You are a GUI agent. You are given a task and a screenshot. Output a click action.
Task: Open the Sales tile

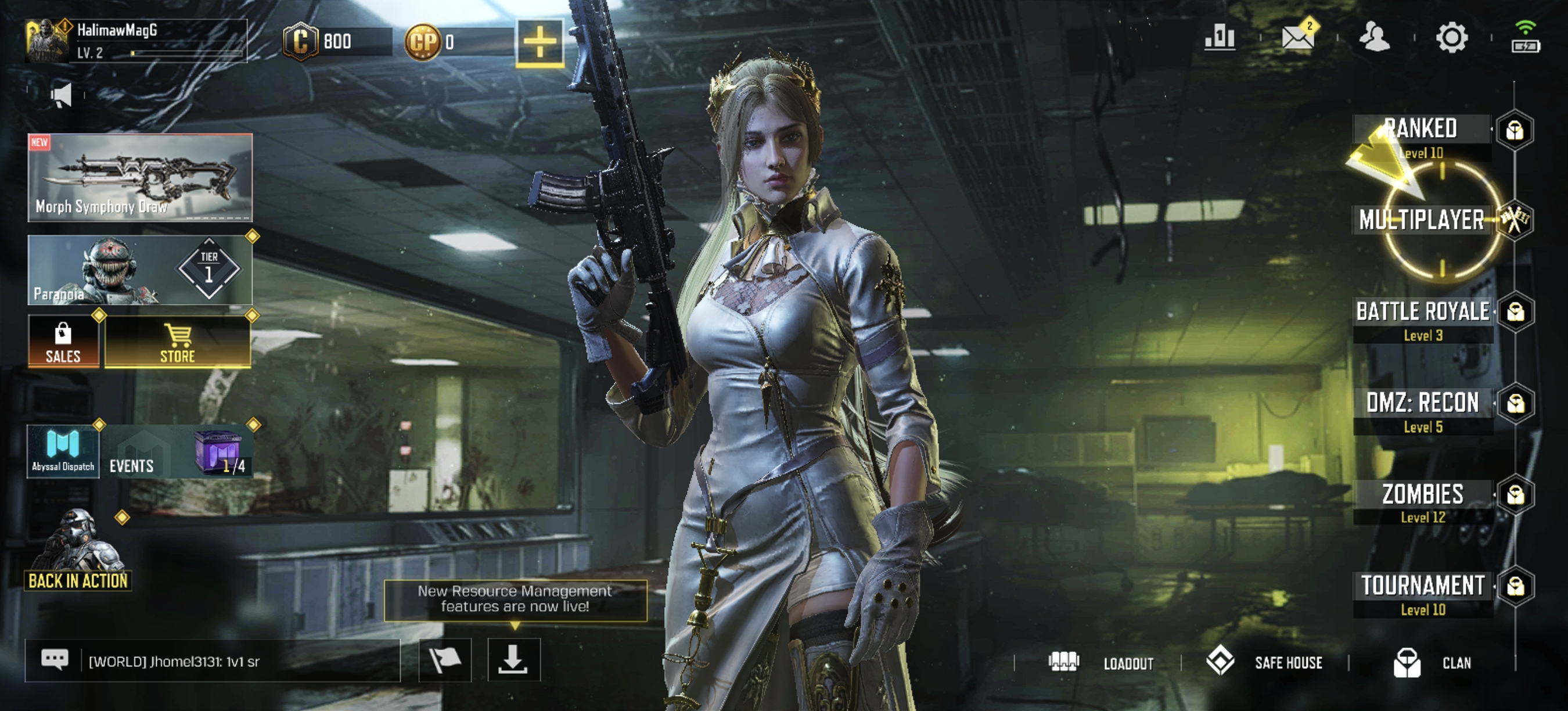coord(63,342)
